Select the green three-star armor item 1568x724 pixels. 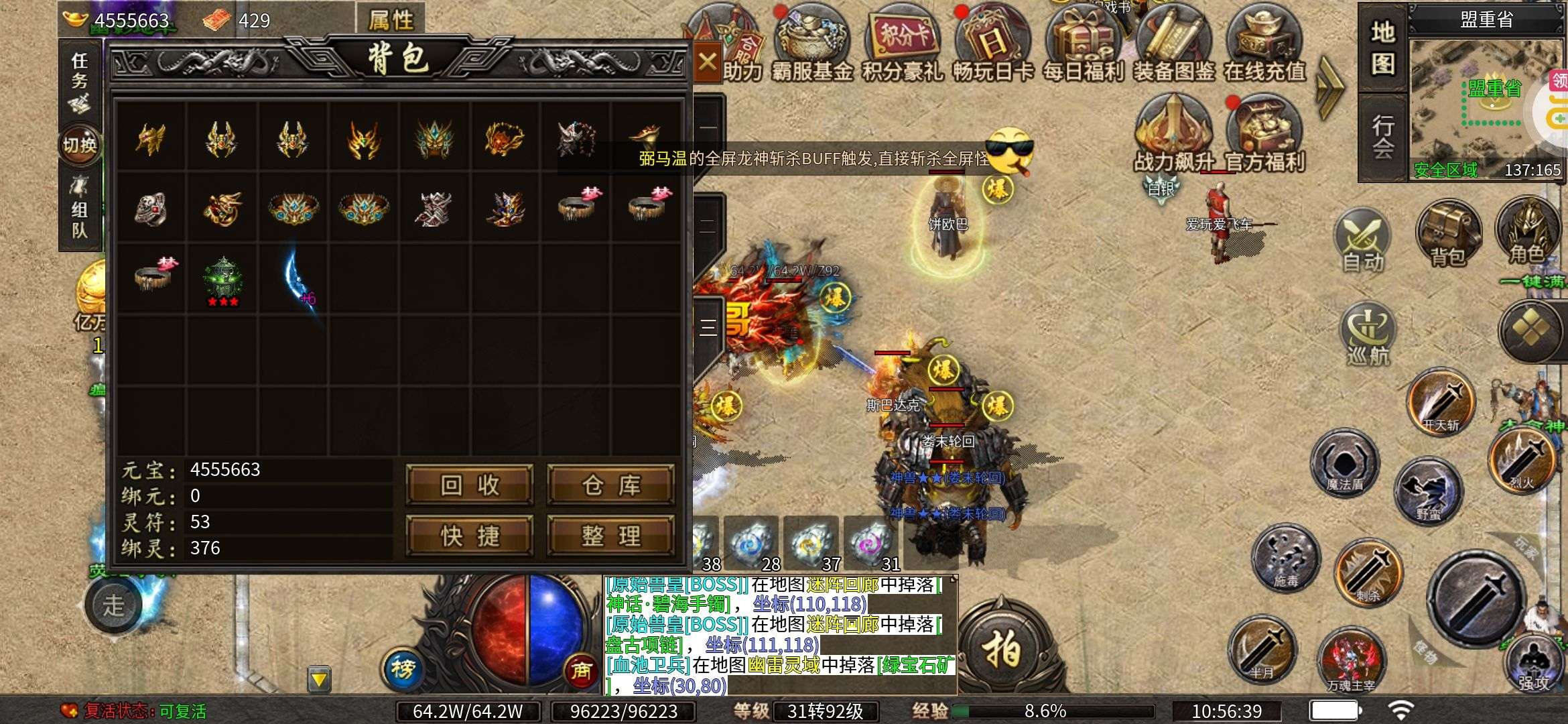(x=222, y=280)
